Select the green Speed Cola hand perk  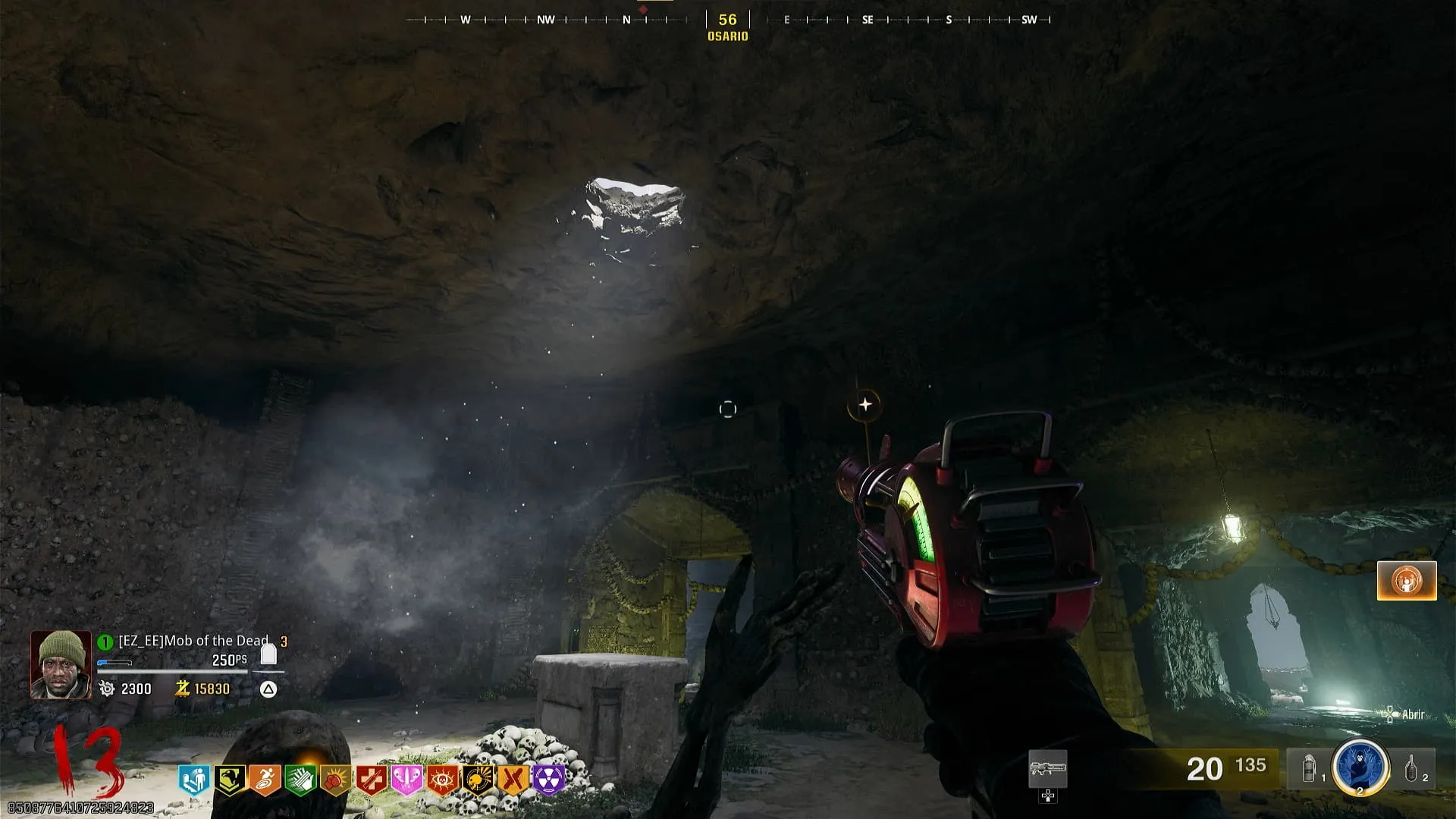coord(300,779)
